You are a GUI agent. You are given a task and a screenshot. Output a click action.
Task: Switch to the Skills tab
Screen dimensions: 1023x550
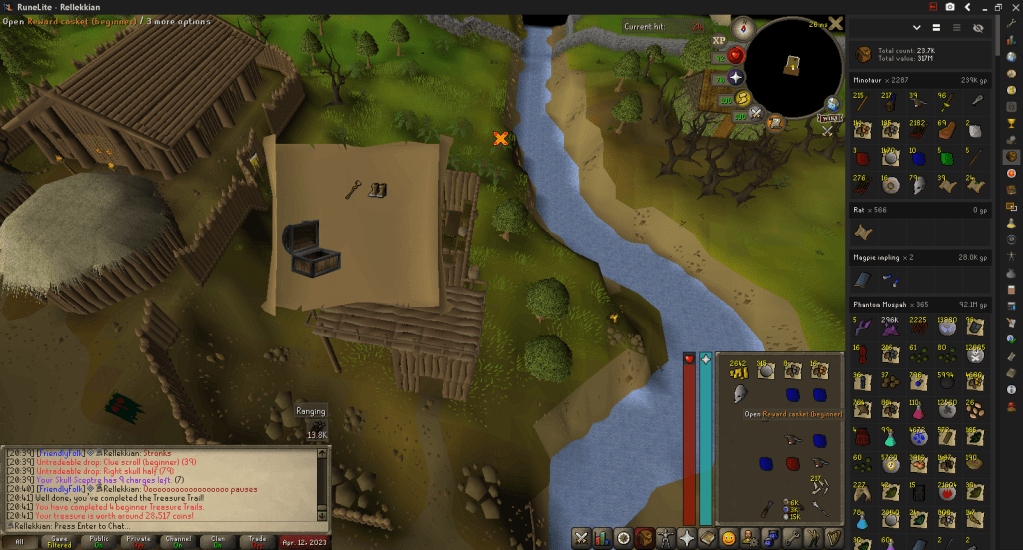pyautogui.click(x=601, y=537)
